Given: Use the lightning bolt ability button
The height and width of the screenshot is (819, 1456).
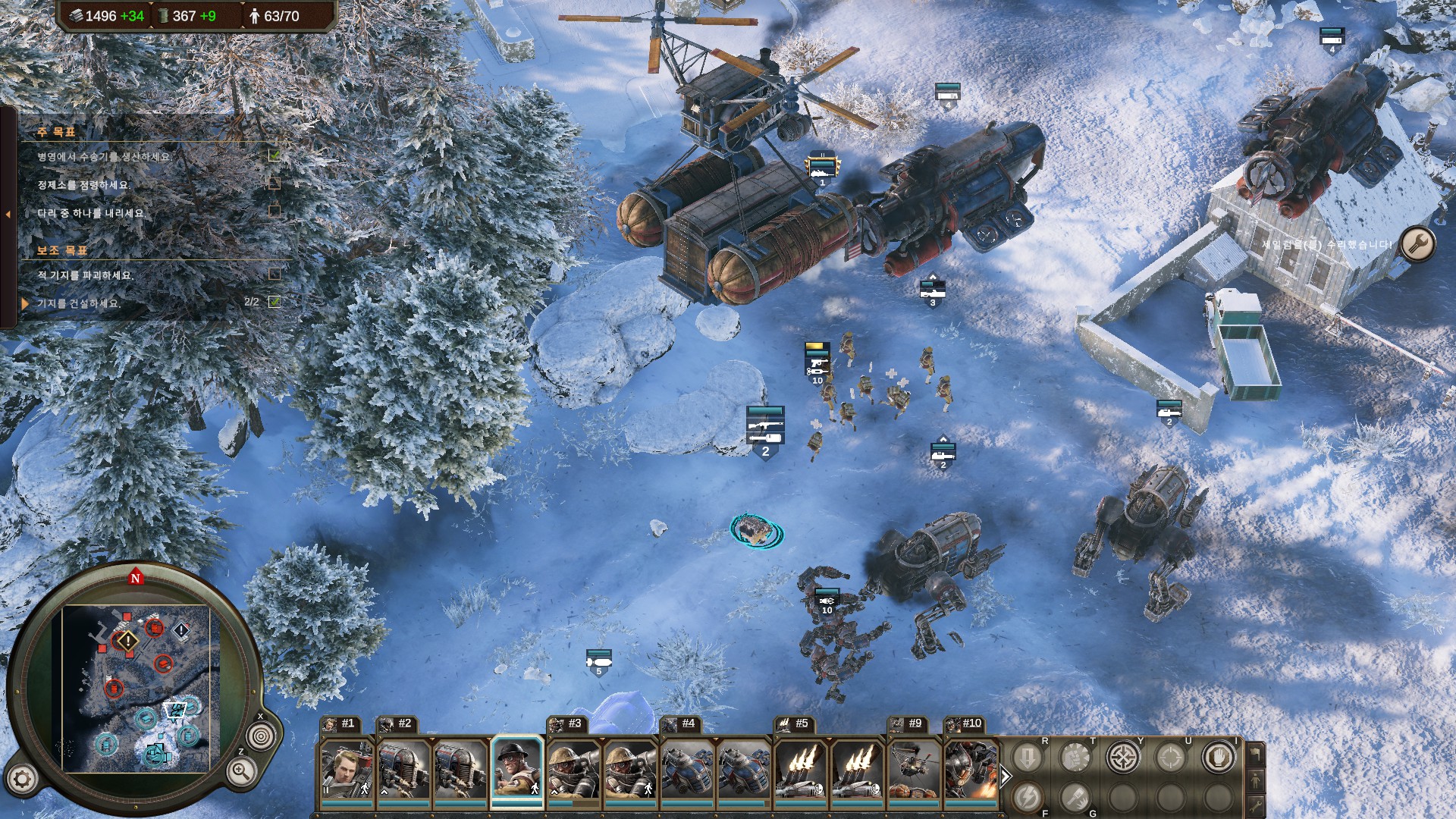Looking at the screenshot, I should (1027, 797).
